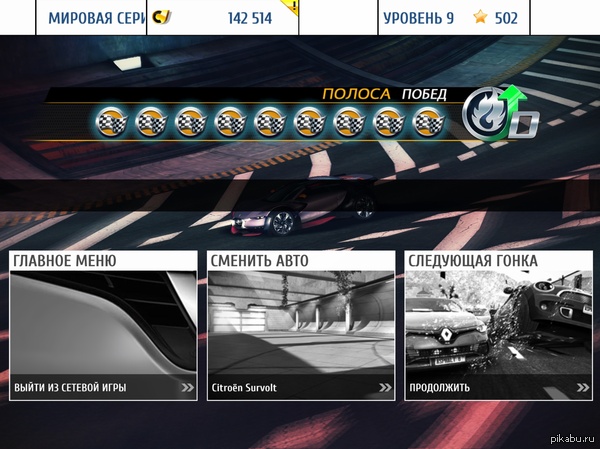Open the credits balance 142 514
The height and width of the screenshot is (449, 600).
point(222,18)
